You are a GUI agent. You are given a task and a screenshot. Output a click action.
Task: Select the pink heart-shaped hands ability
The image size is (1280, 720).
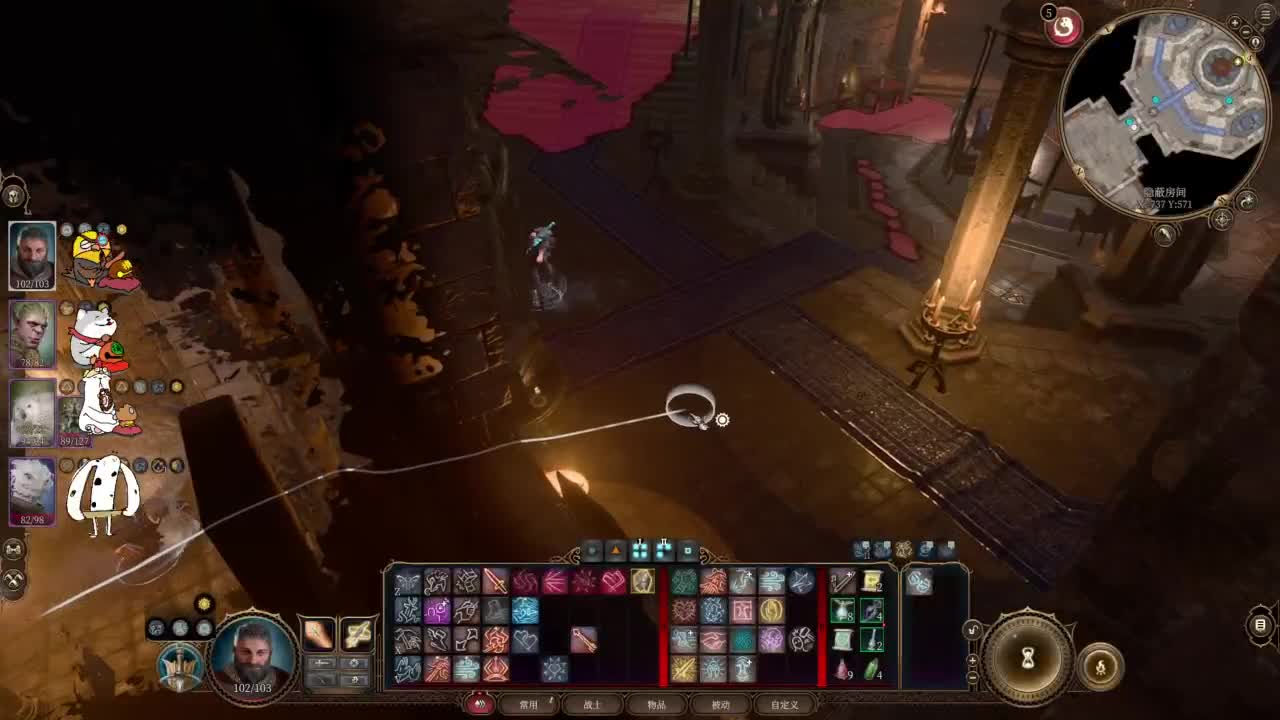coord(613,581)
